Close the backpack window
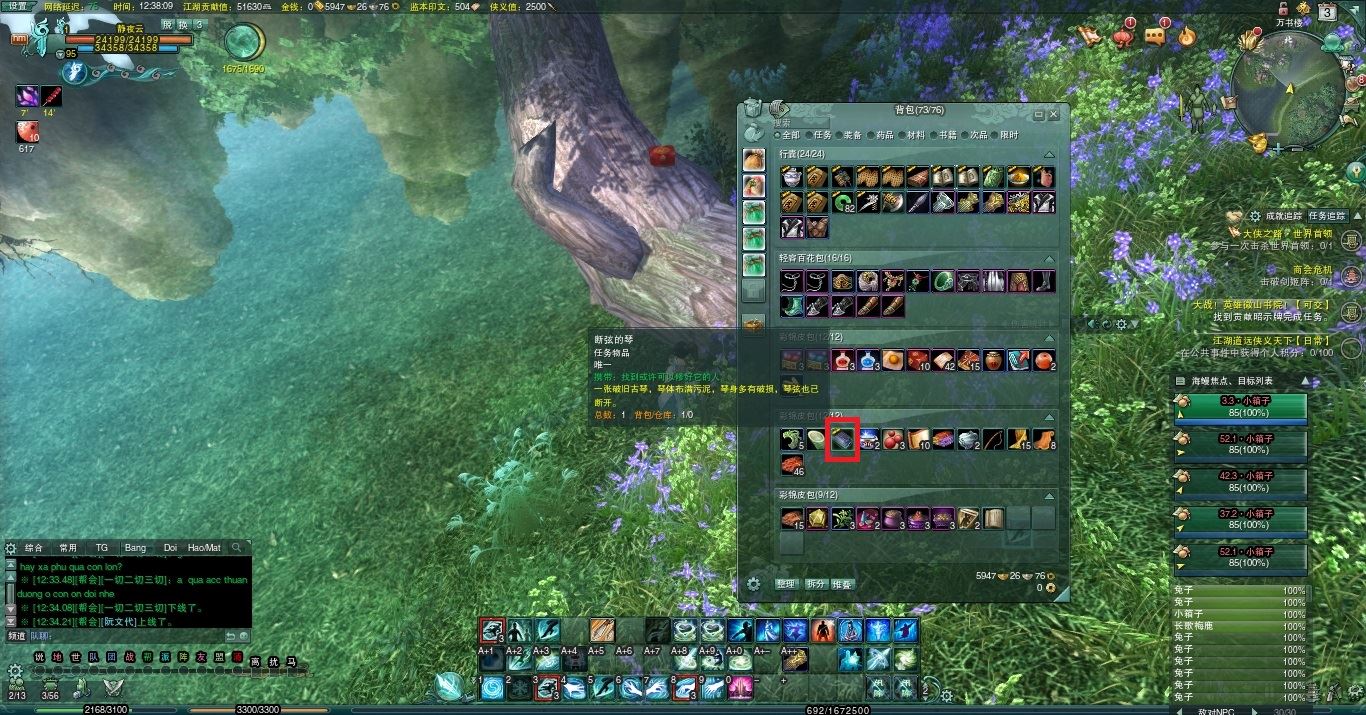The width and height of the screenshot is (1366, 715). click(x=1053, y=115)
